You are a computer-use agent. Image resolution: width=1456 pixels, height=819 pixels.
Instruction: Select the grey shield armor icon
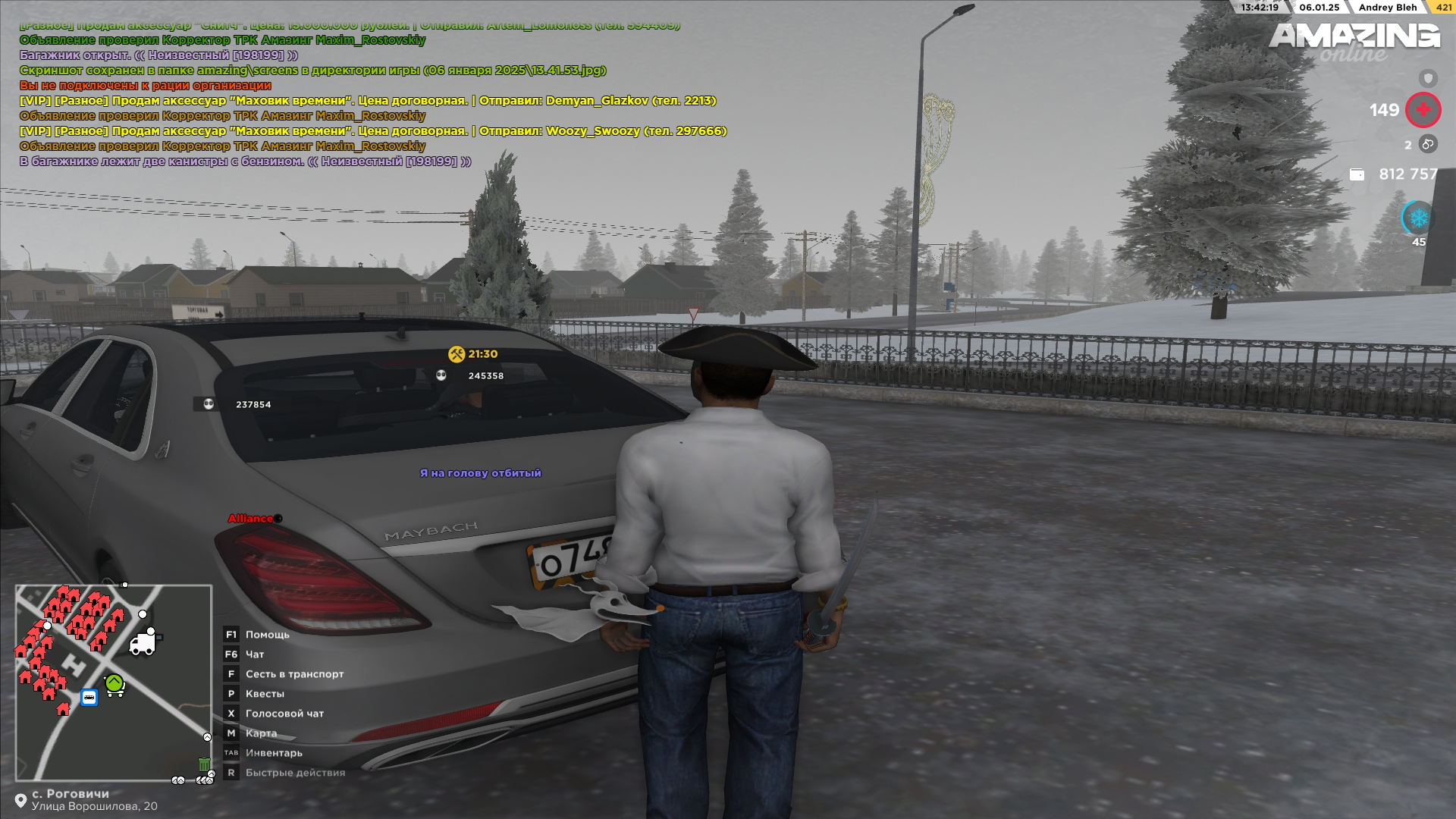(1428, 78)
